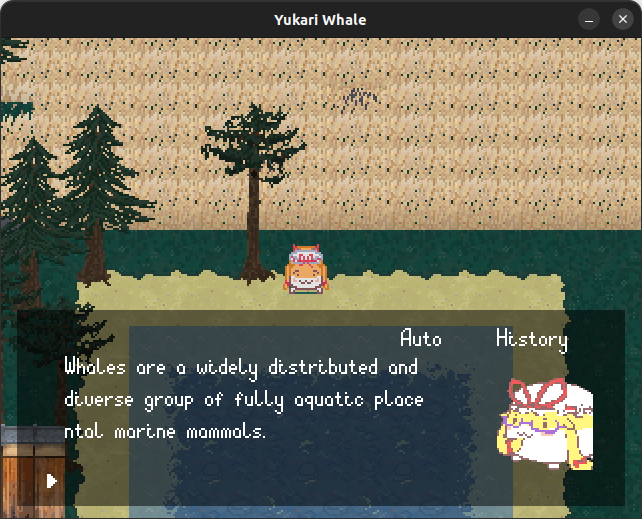Open the dialogue History log
The height and width of the screenshot is (519, 642).
tap(531, 339)
